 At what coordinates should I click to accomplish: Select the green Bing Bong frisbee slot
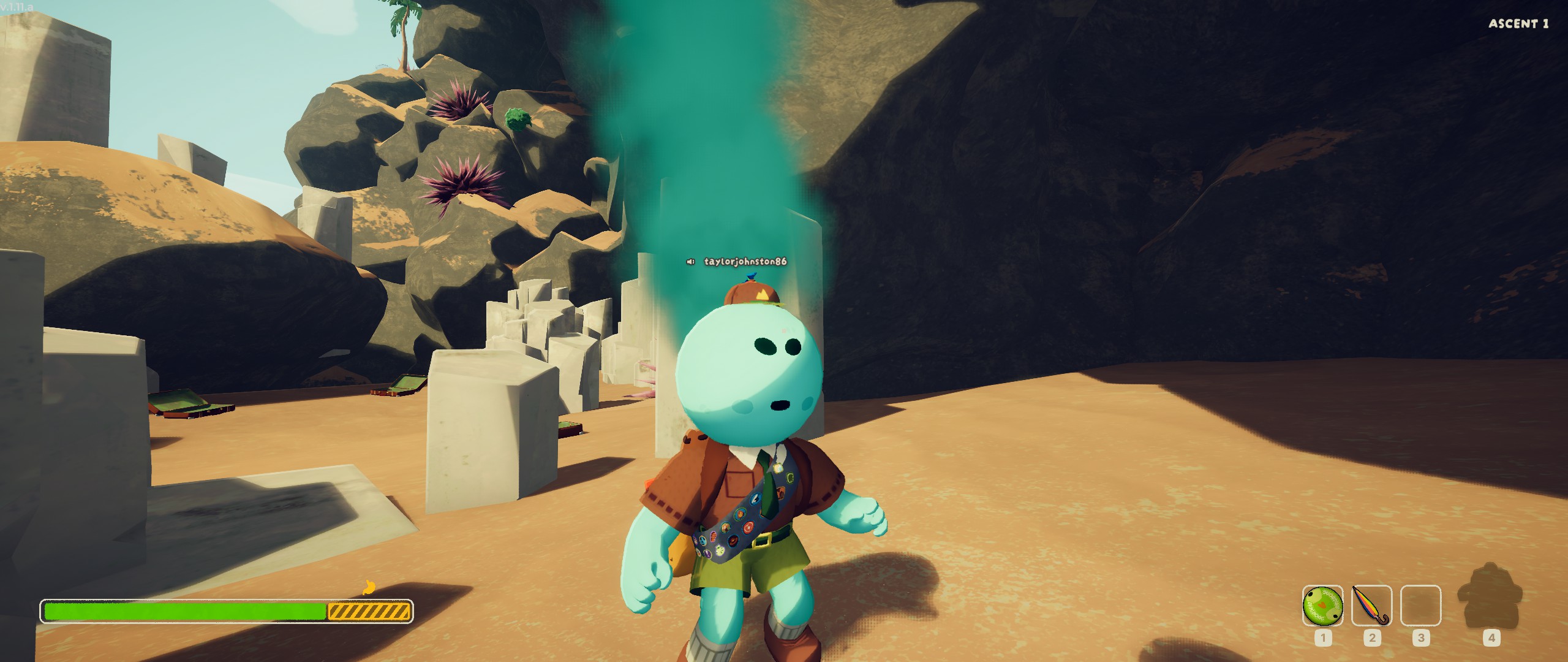coord(1322,606)
